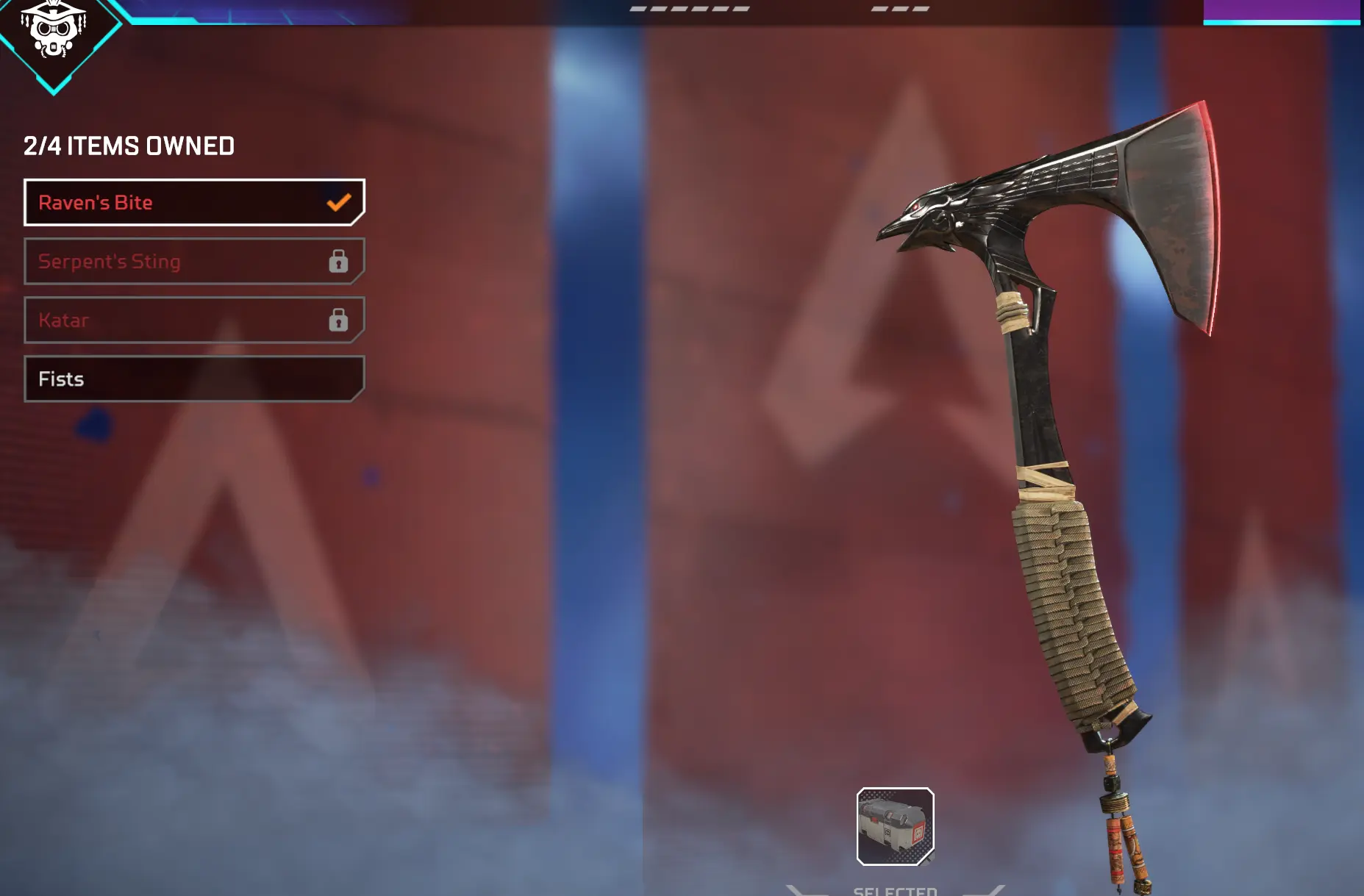1364x896 pixels.
Task: Click the lock icon beside Katar
Action: (x=339, y=320)
